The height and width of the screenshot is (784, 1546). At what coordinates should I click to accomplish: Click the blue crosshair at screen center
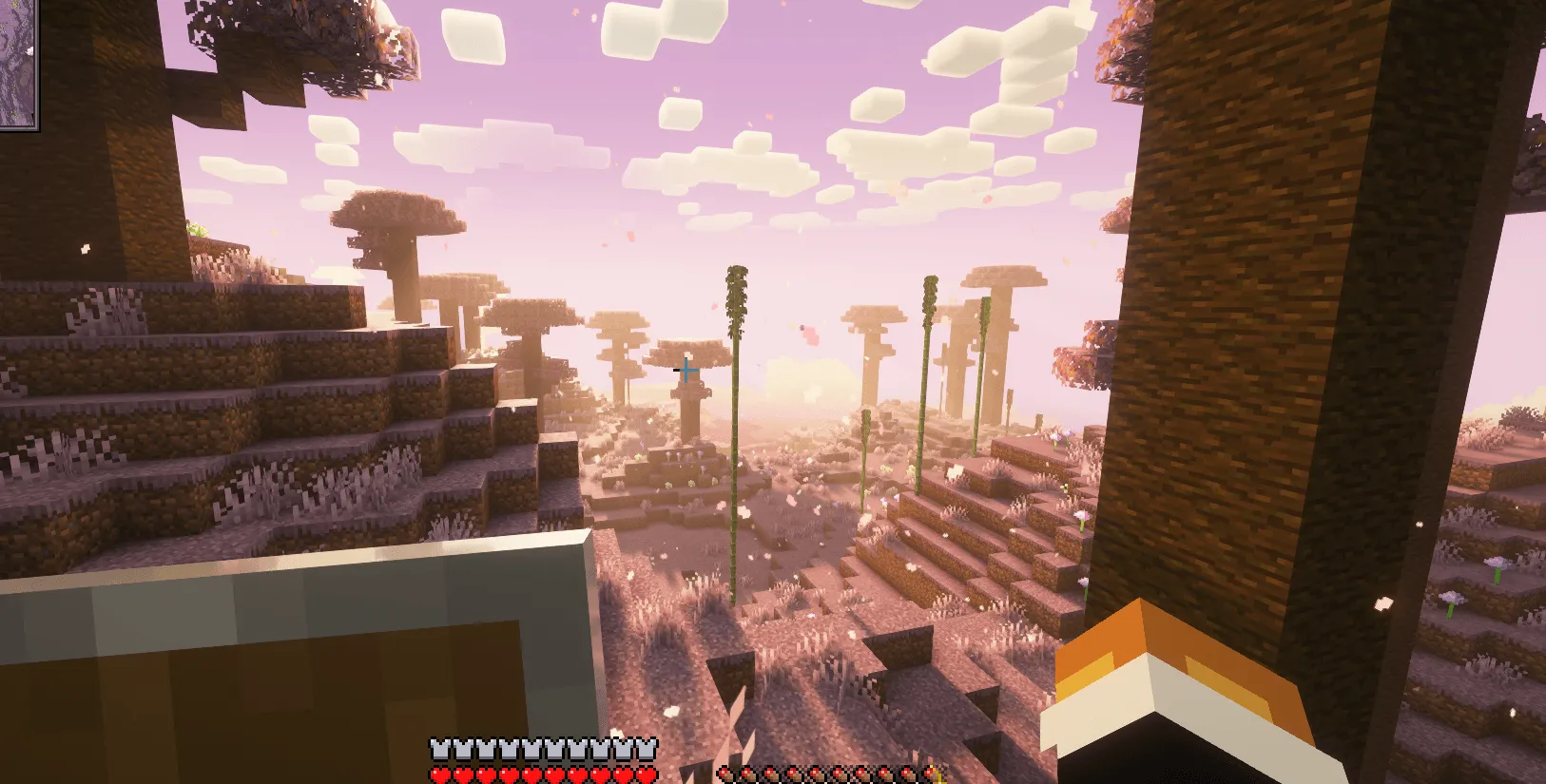(x=686, y=371)
